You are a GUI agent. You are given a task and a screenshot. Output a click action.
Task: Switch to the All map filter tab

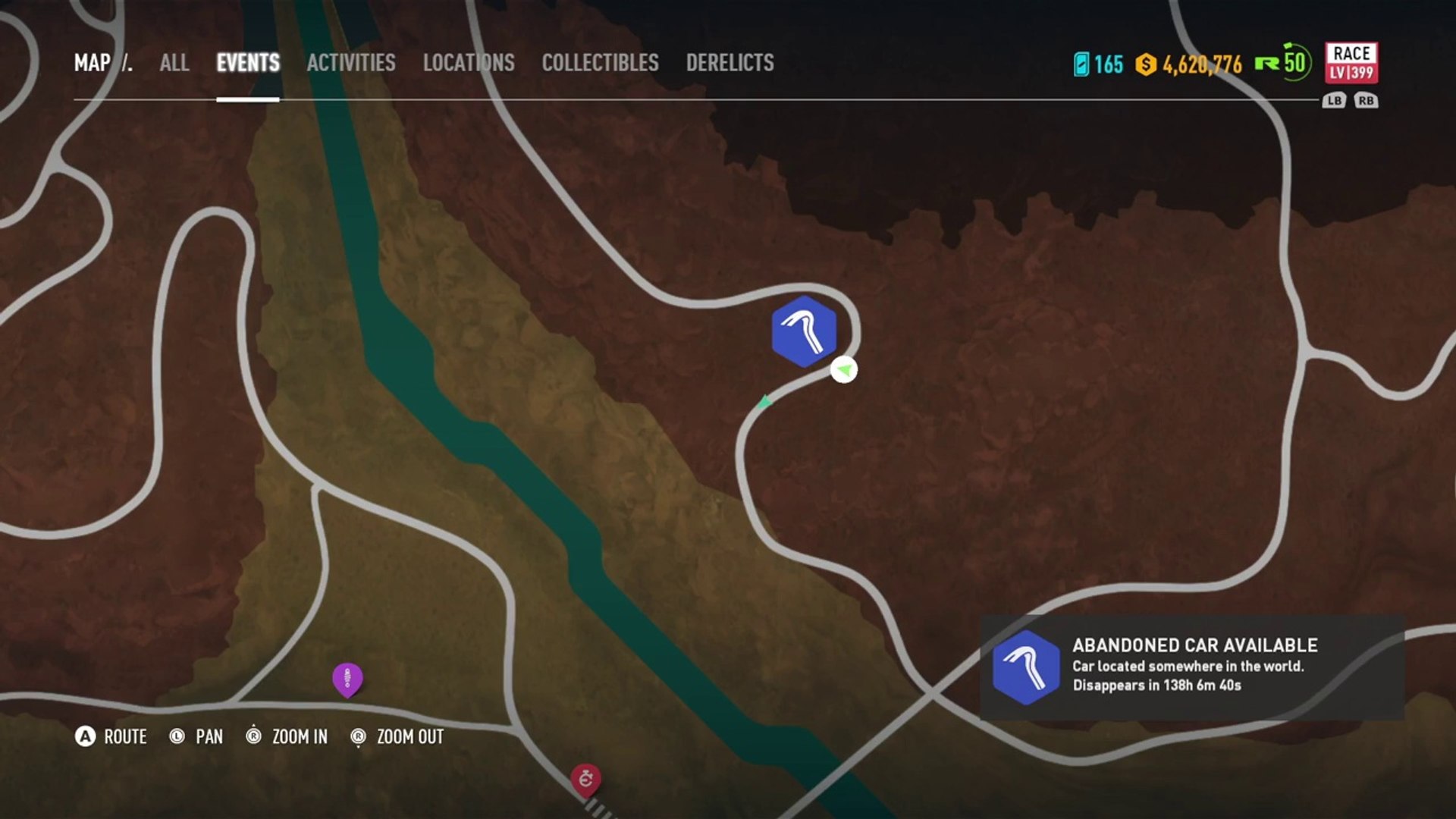174,63
